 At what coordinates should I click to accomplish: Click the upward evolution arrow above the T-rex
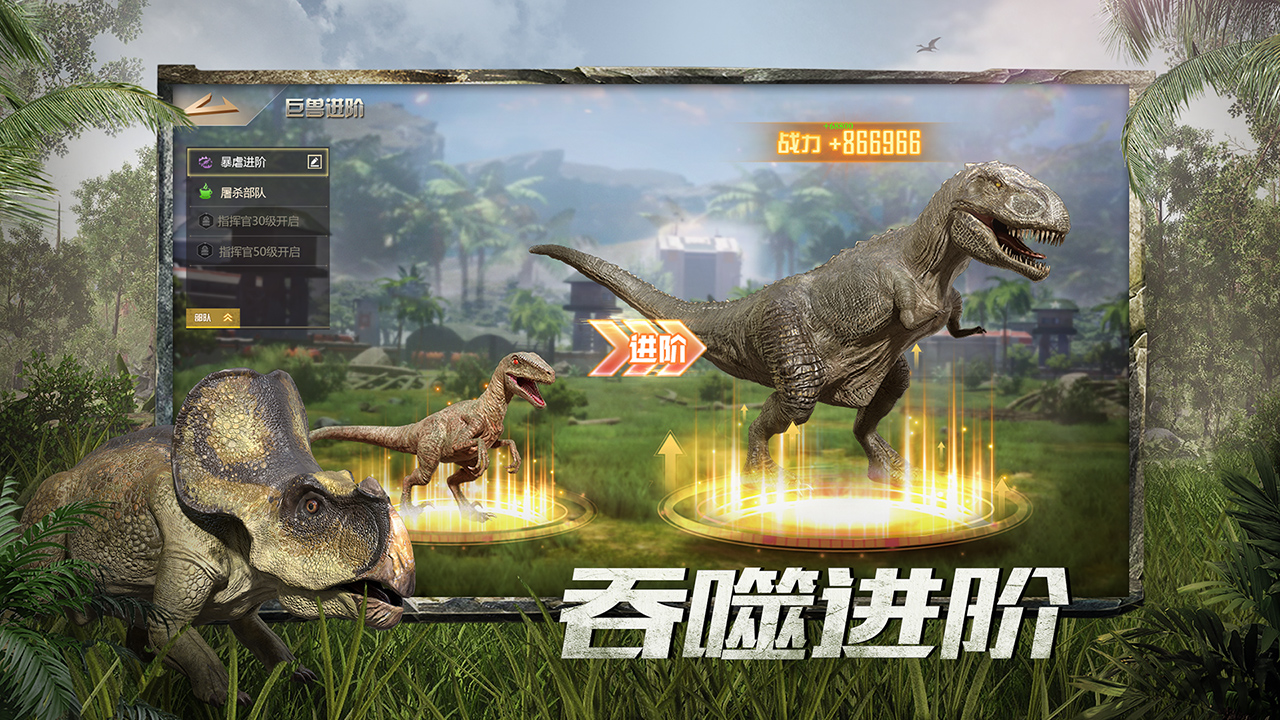click(x=915, y=357)
